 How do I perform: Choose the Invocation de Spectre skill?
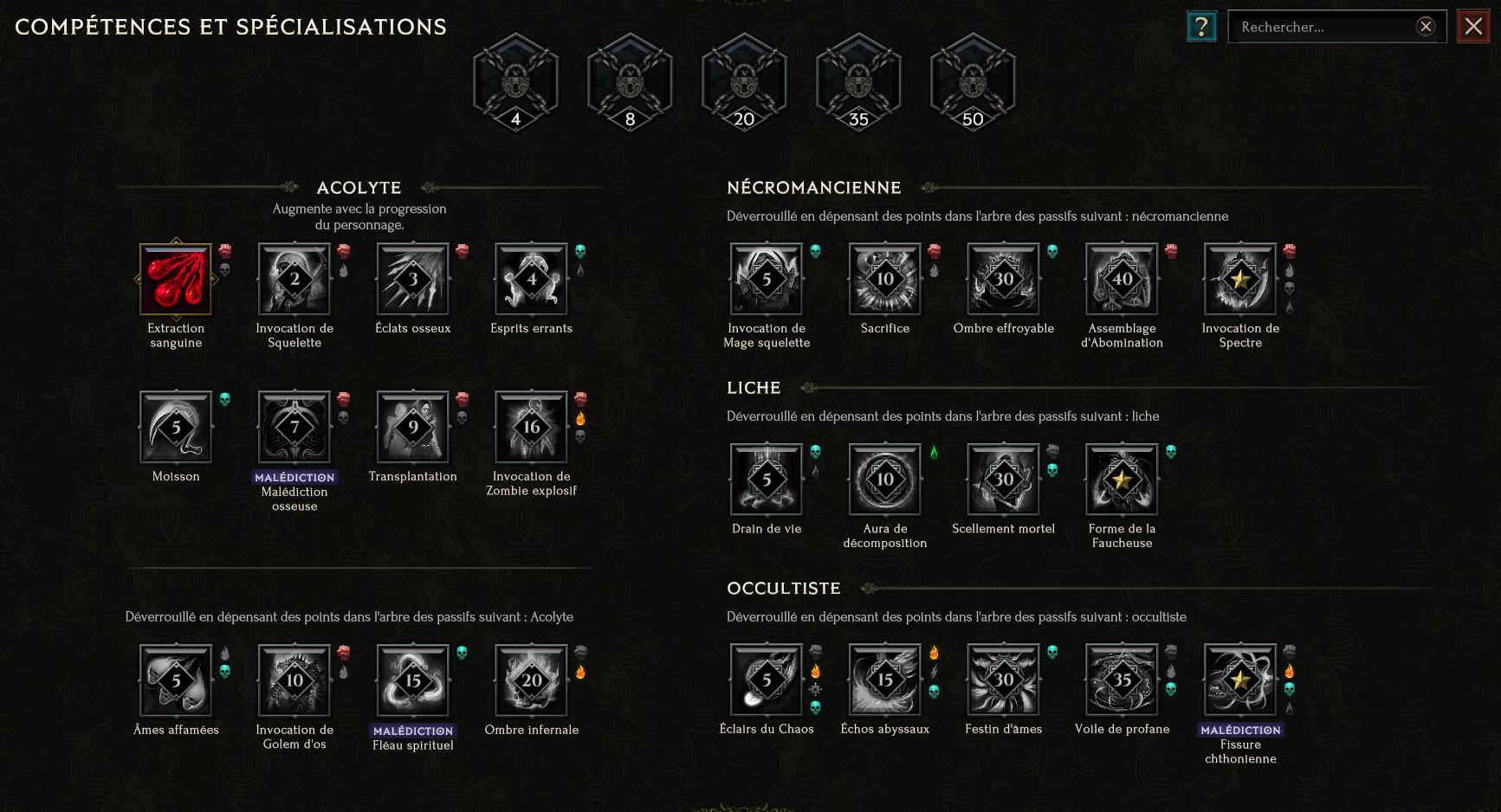[1240, 279]
